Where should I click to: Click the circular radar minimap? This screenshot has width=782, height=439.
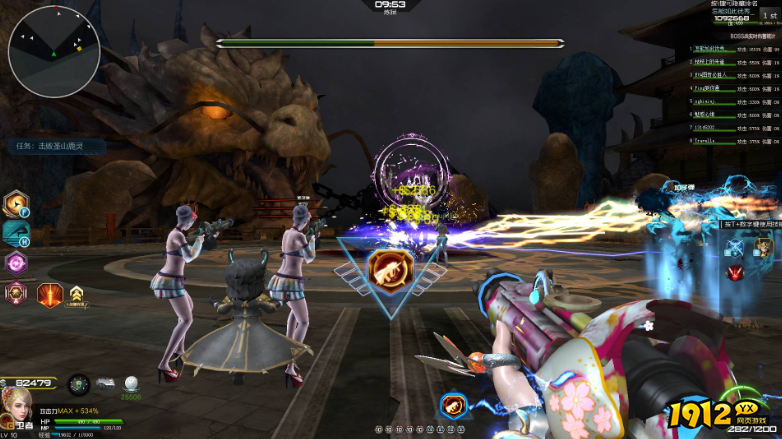pos(54,50)
